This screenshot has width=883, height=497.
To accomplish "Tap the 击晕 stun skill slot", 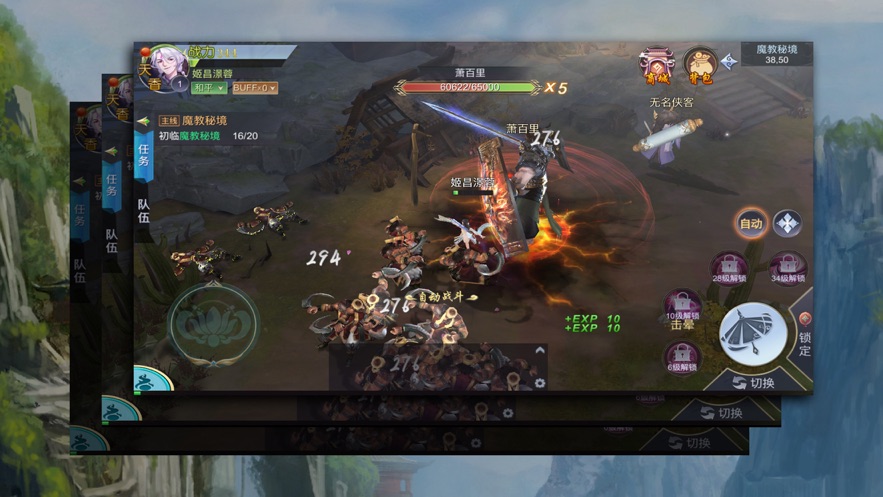I will click(683, 306).
